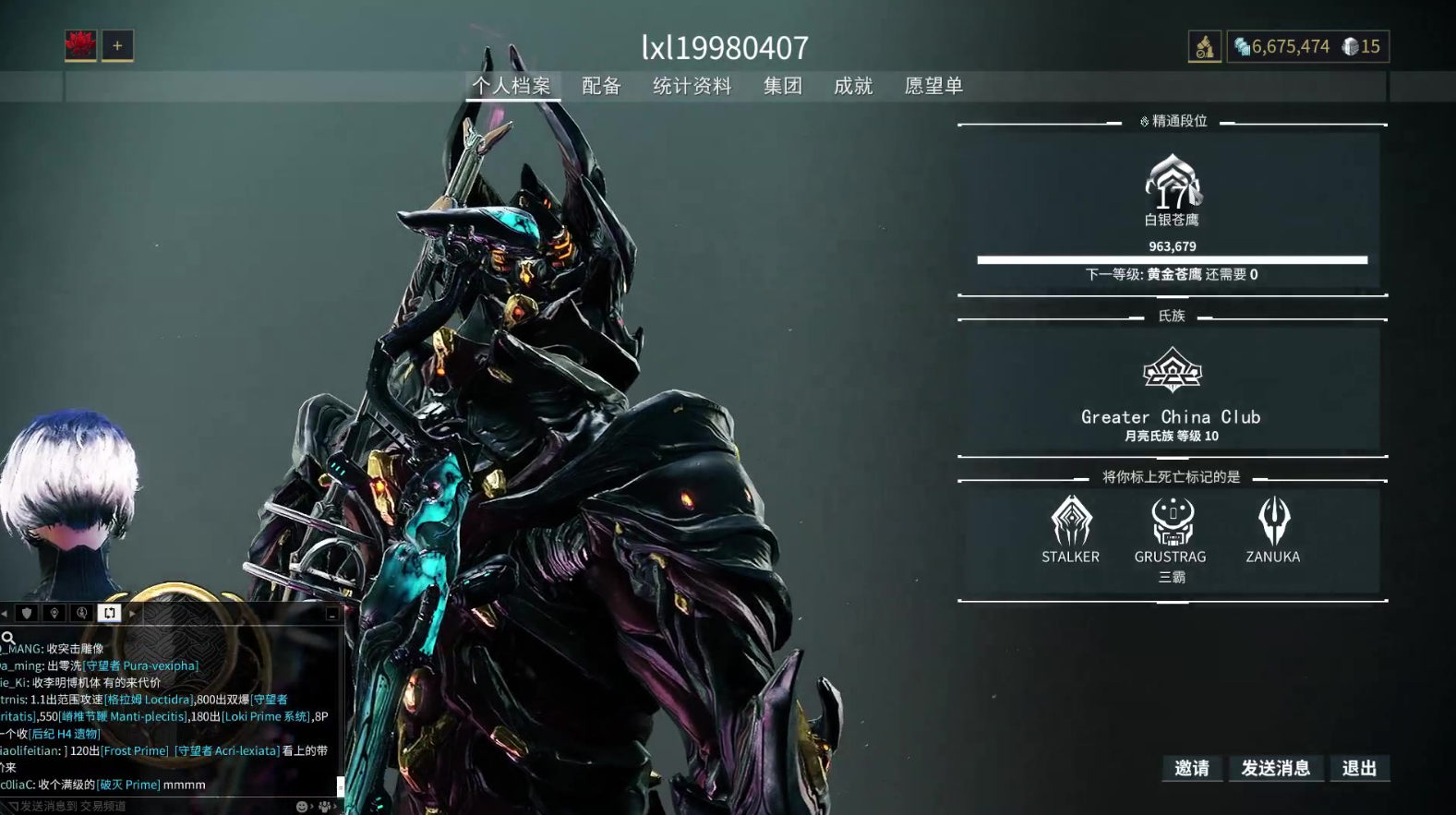Click the plus button beside the lotus
The image size is (1456, 815).
[117, 45]
